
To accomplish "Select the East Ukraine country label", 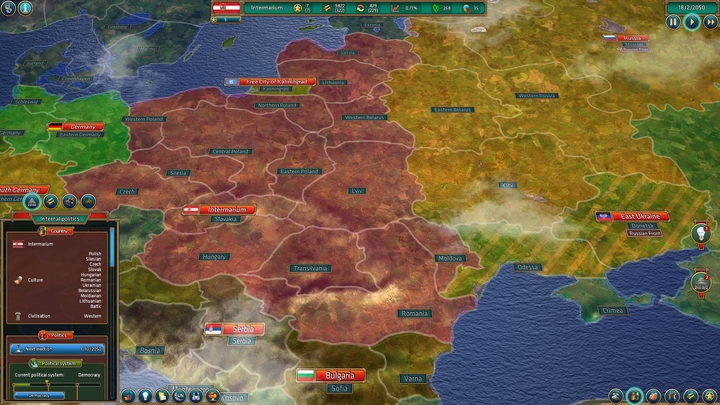I will (x=639, y=216).
